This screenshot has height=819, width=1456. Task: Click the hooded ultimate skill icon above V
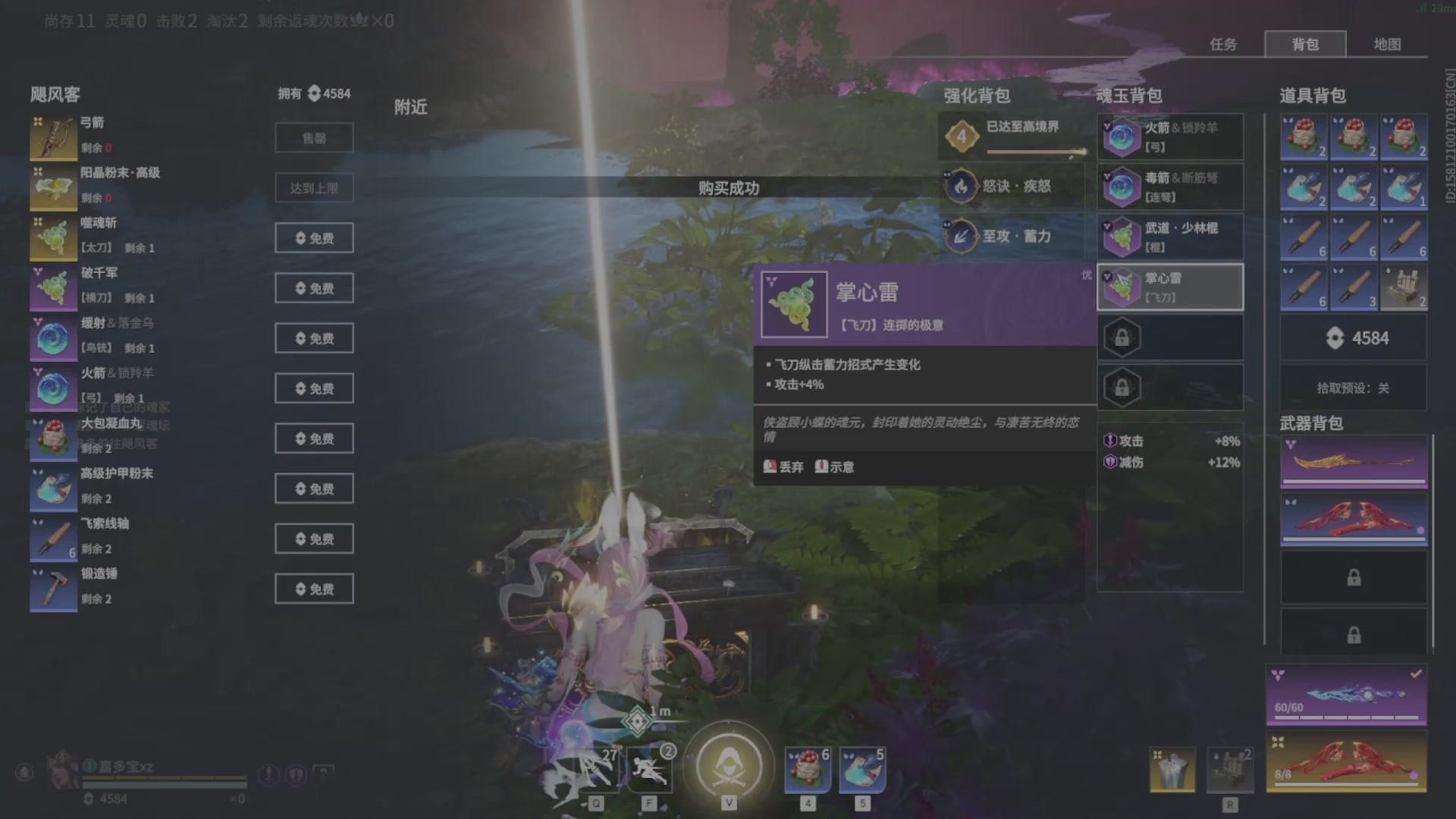coord(729,766)
